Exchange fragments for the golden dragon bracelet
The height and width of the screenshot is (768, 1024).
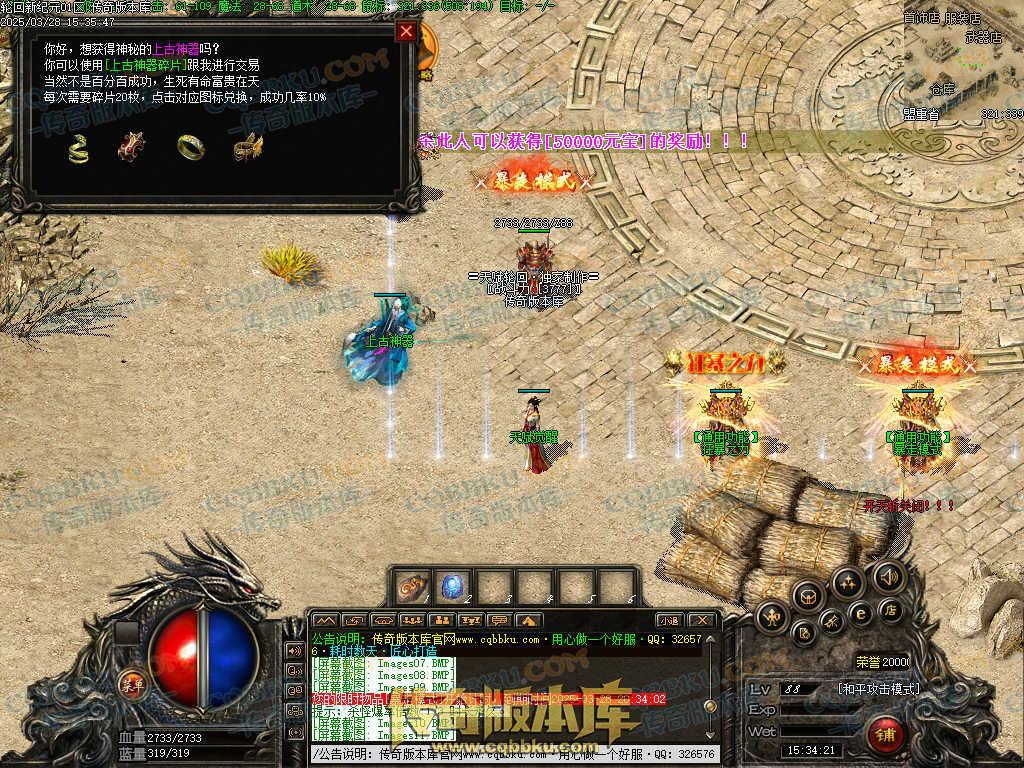pos(247,148)
